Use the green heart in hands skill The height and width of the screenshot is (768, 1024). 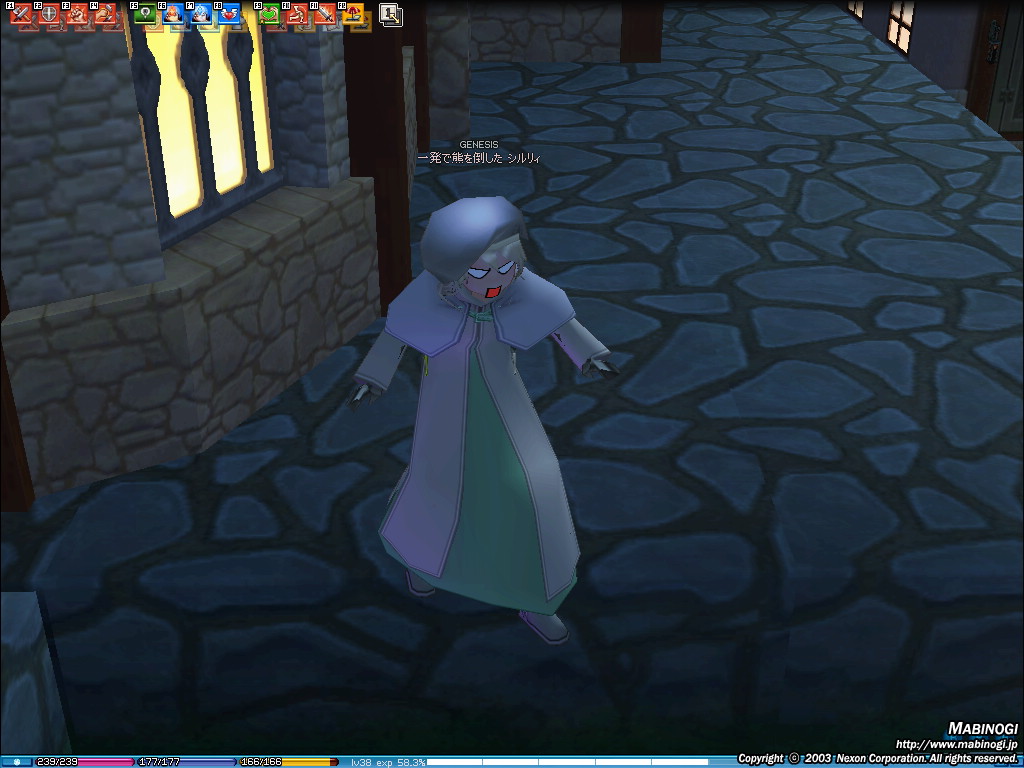[270, 15]
